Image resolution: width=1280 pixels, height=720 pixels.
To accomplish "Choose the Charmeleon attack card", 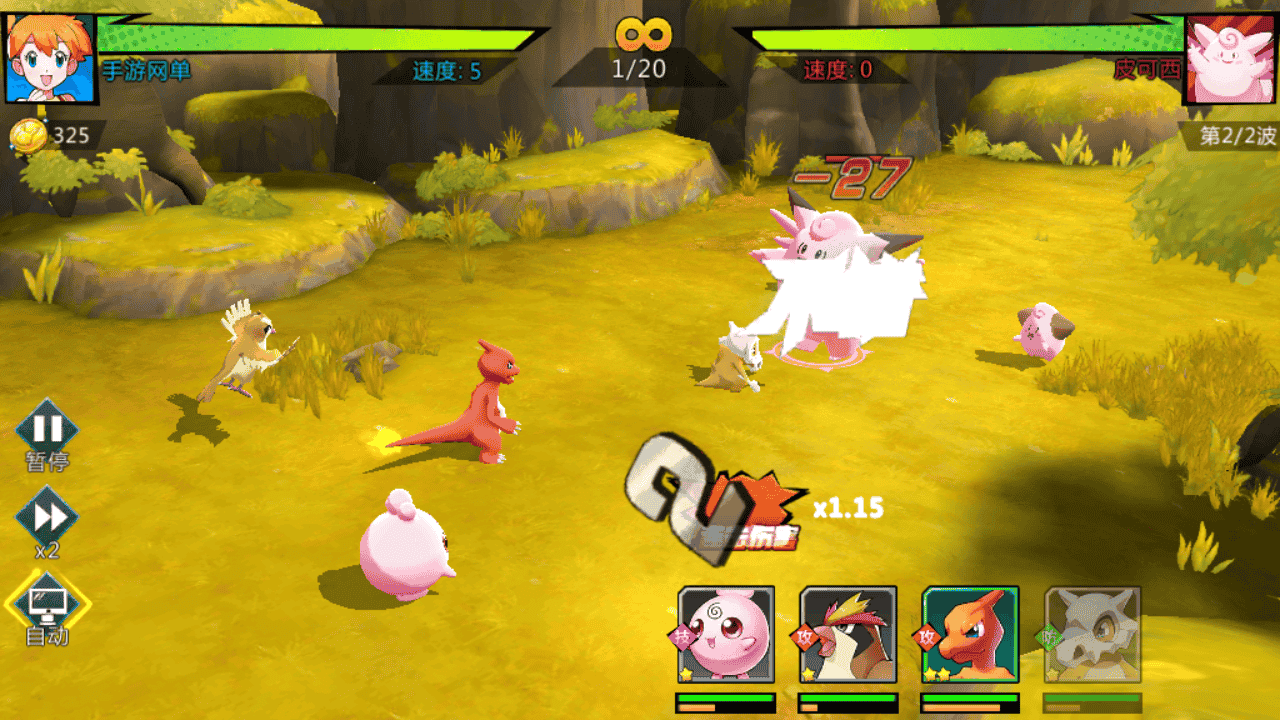I will (x=970, y=634).
